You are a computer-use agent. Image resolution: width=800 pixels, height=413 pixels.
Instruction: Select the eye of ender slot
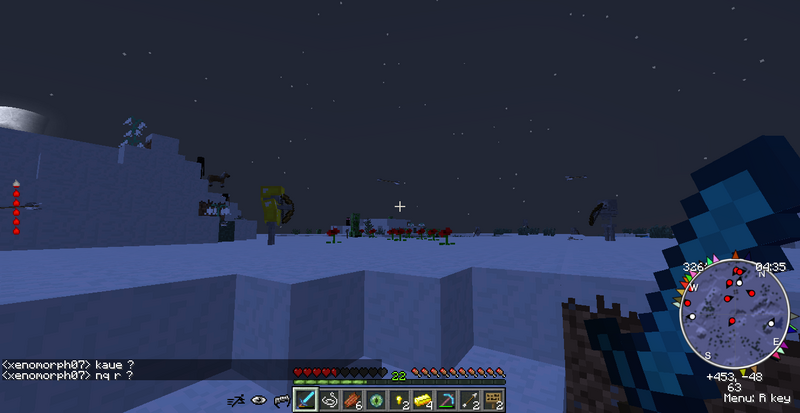(377, 400)
